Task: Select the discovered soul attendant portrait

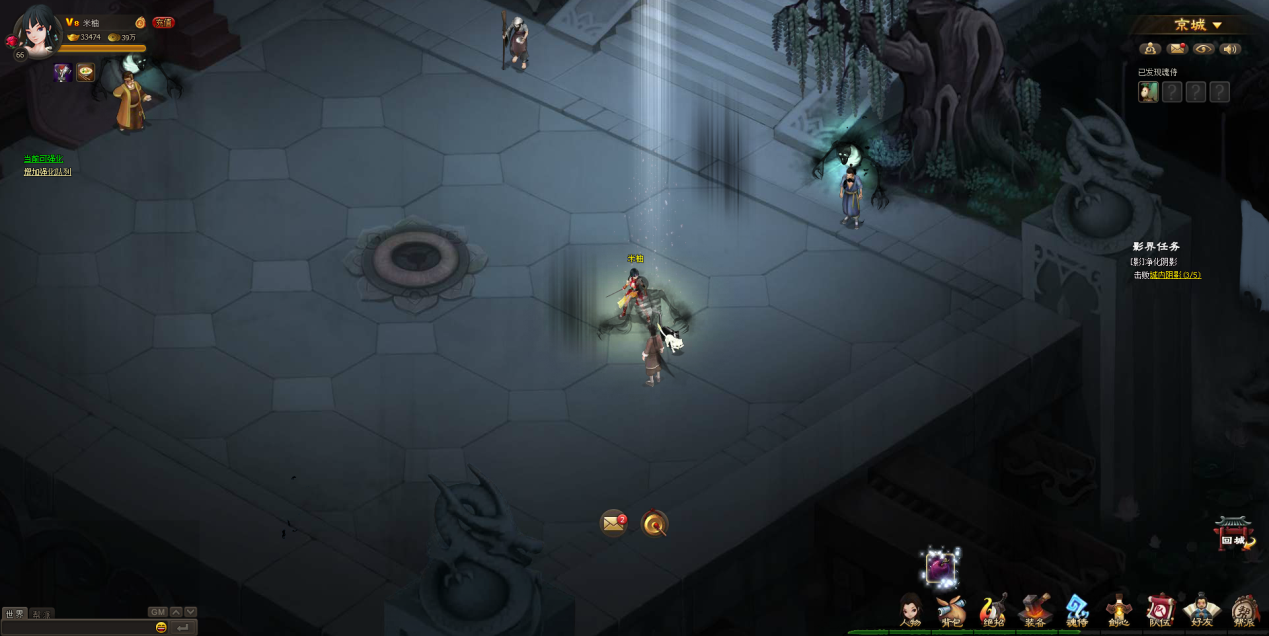Action: (x=1148, y=92)
